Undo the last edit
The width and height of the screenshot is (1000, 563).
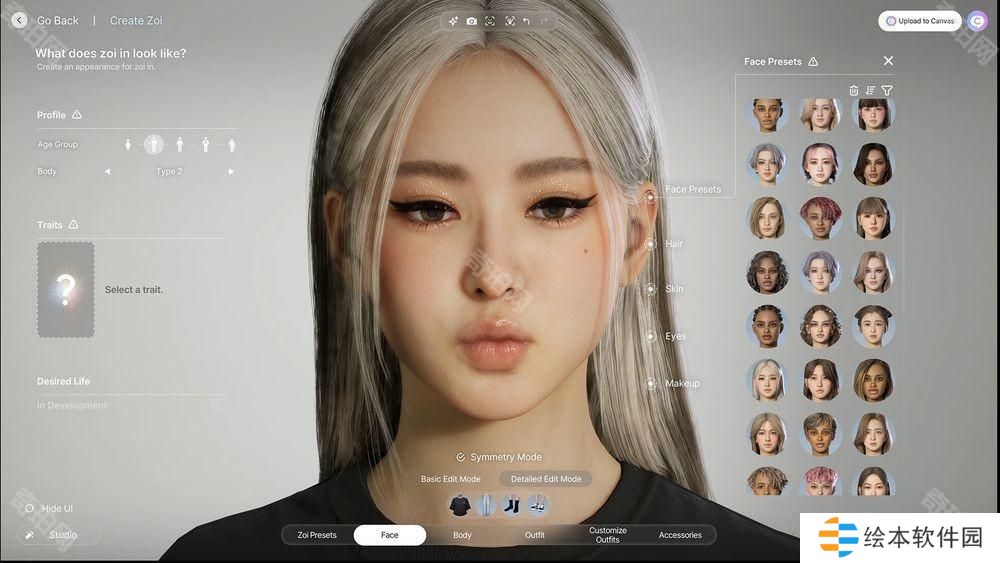point(526,21)
